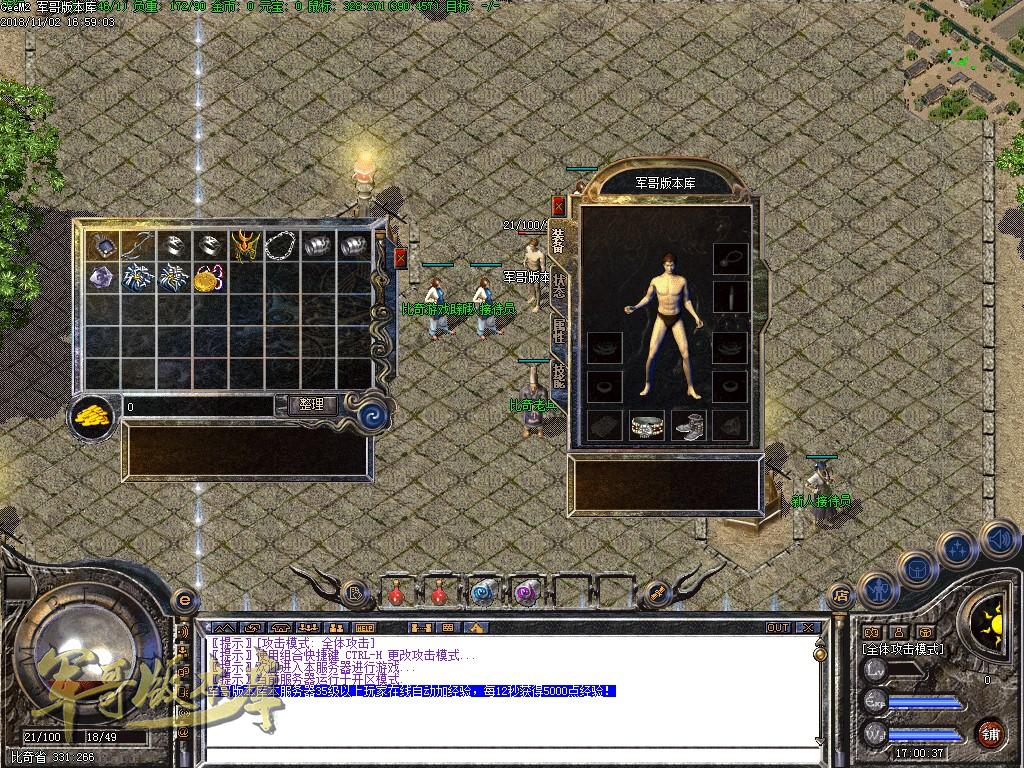Click the 整理 sort button in the bag
This screenshot has height=768, width=1024.
tap(312, 405)
